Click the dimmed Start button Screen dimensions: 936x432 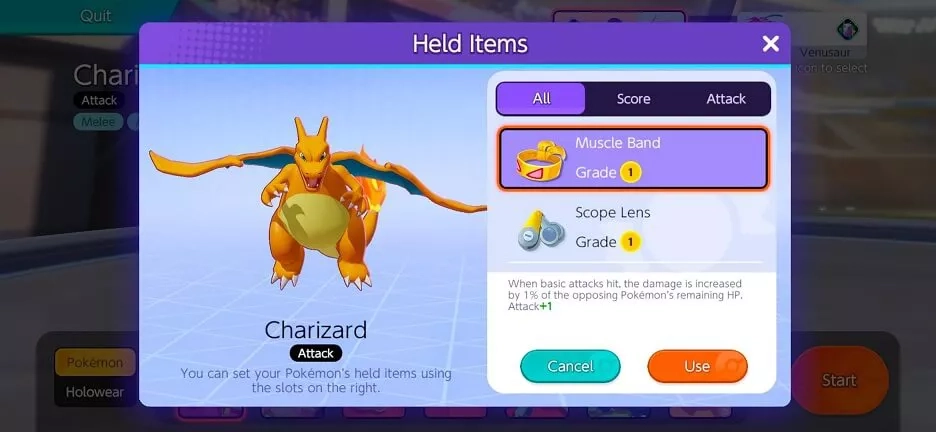pyautogui.click(x=838, y=380)
